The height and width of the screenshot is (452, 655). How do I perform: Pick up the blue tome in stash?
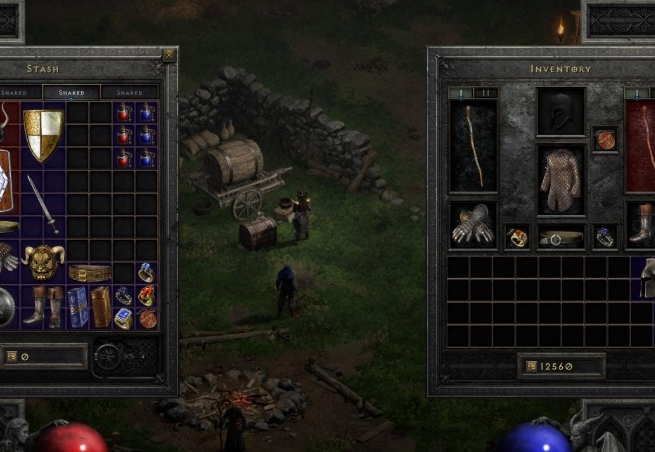point(78,307)
